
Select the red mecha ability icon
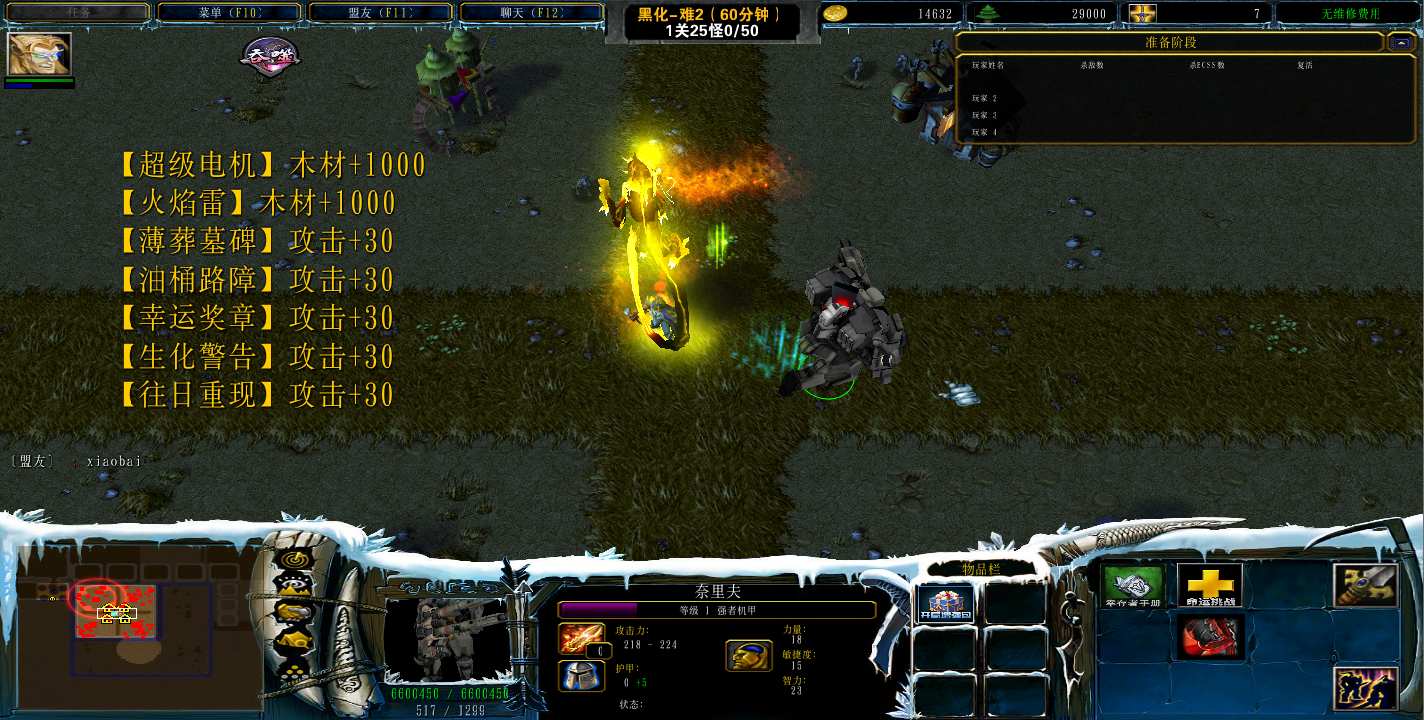pyautogui.click(x=1209, y=637)
